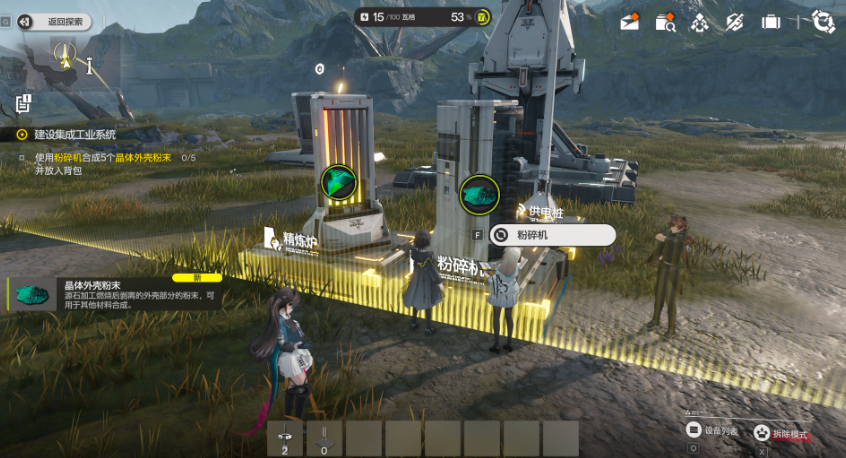Open the folder search icon
Screen dimensions: 846x458
pos(664,21)
